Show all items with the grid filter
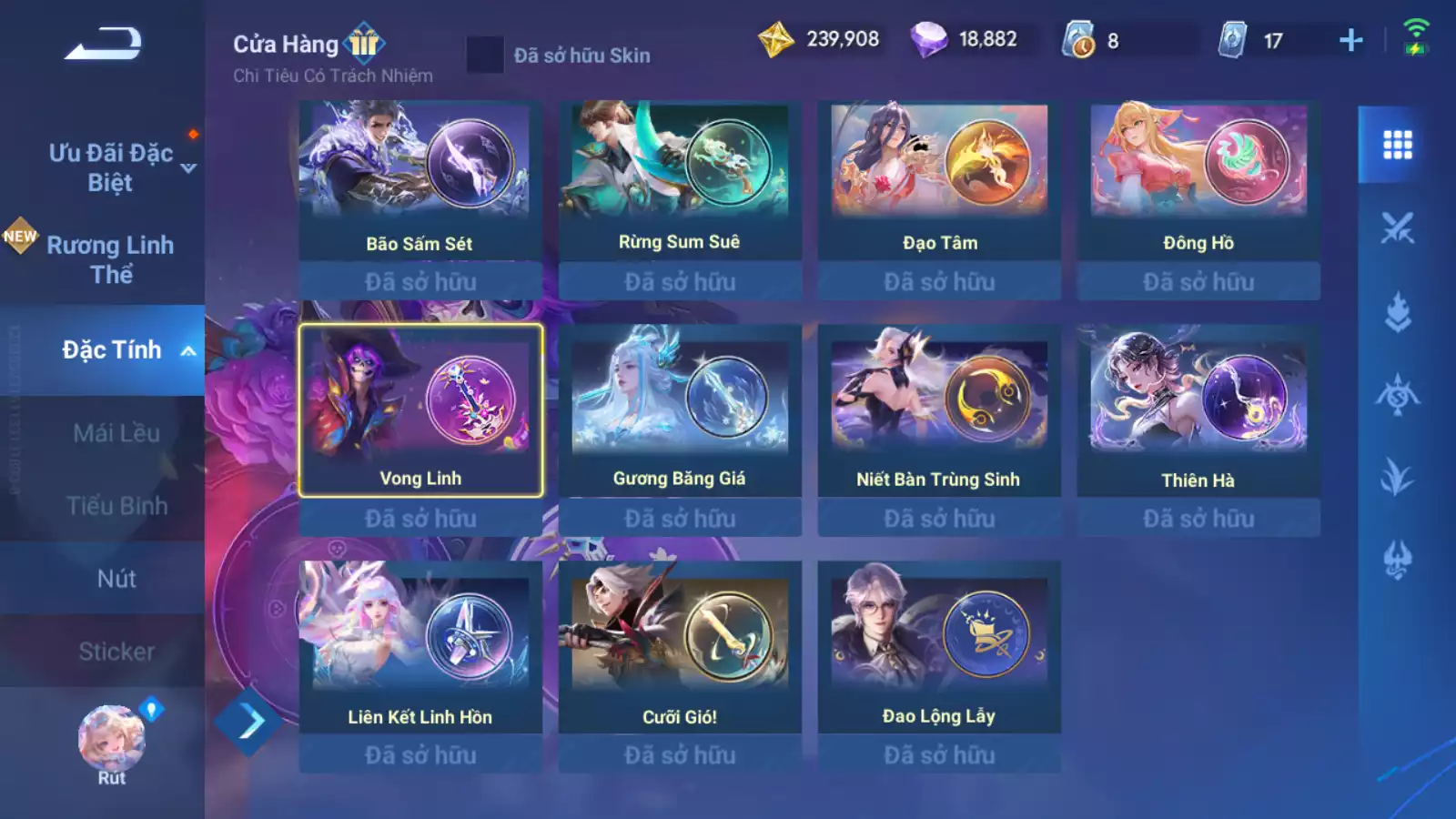Viewport: 1456px width, 819px height. pos(1397,145)
